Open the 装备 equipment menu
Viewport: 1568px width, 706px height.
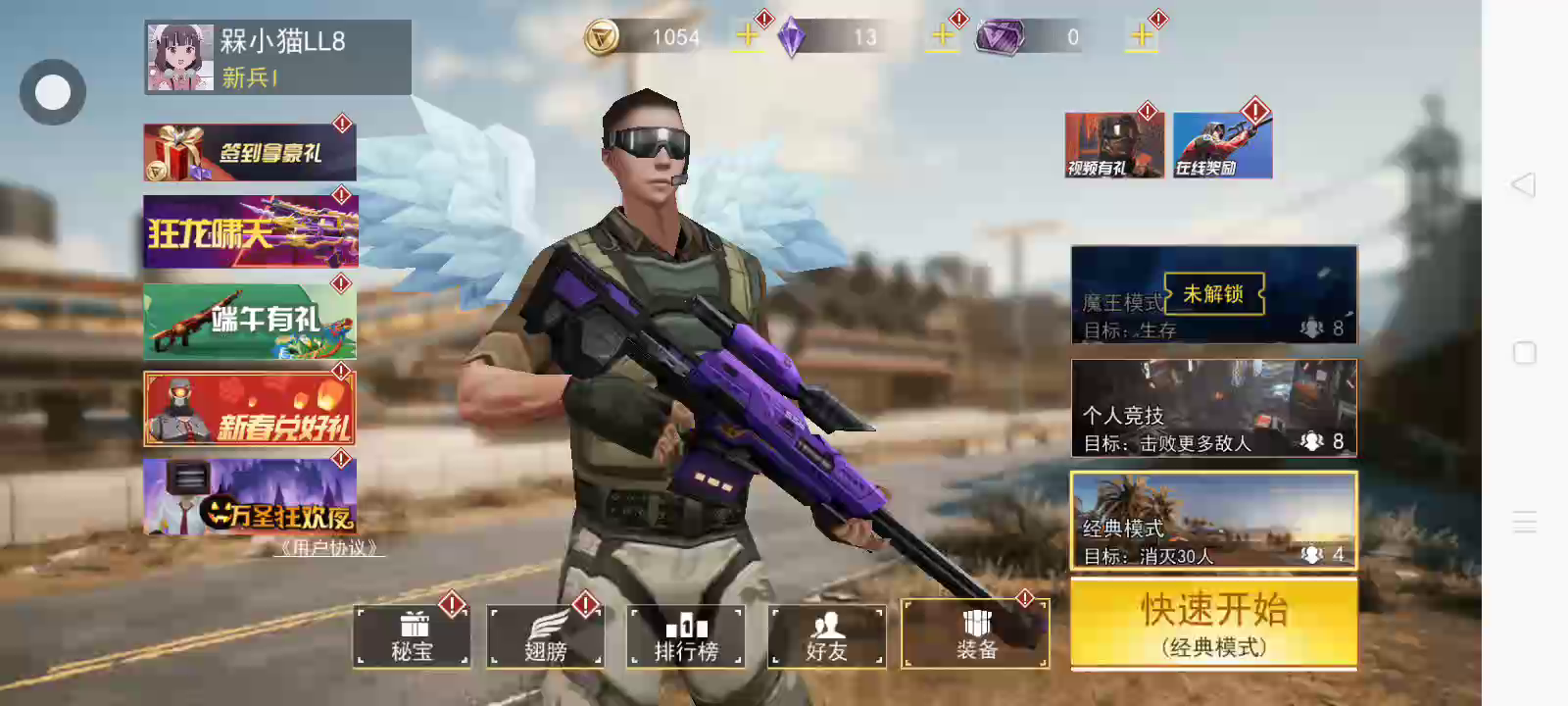click(x=975, y=634)
